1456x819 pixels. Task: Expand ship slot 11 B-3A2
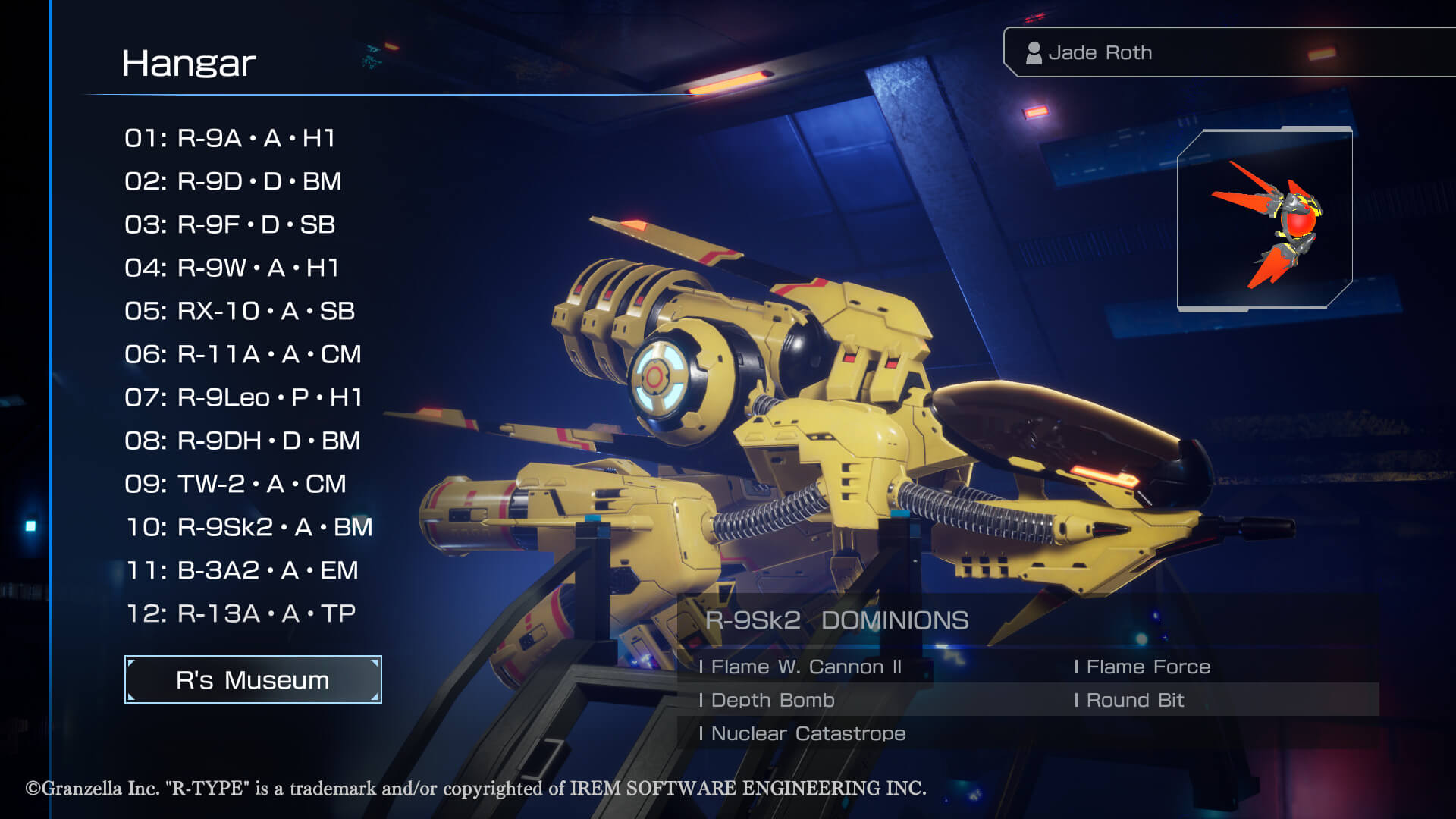pyautogui.click(x=241, y=569)
